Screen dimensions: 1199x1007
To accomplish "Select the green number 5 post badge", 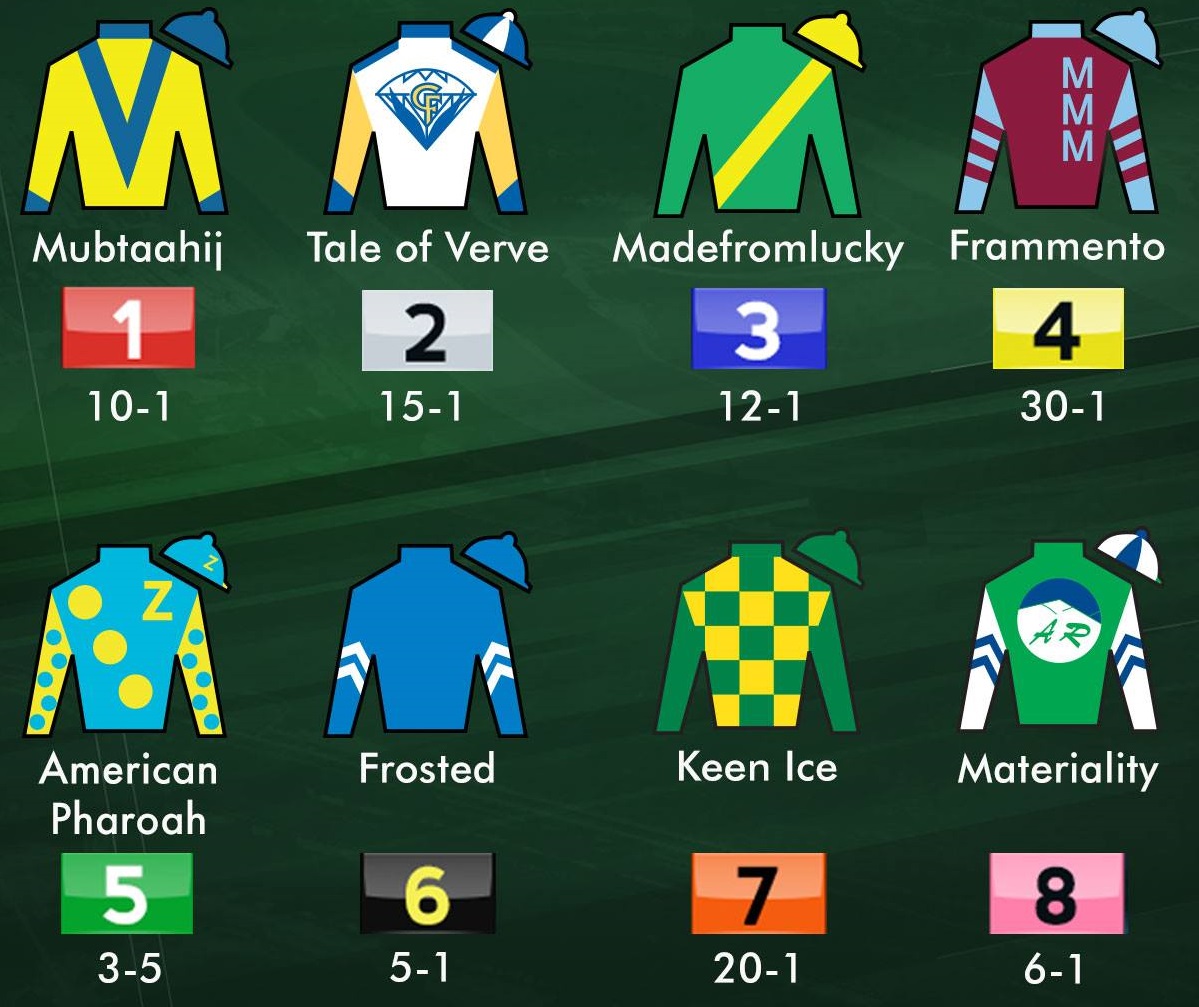I will [127, 892].
